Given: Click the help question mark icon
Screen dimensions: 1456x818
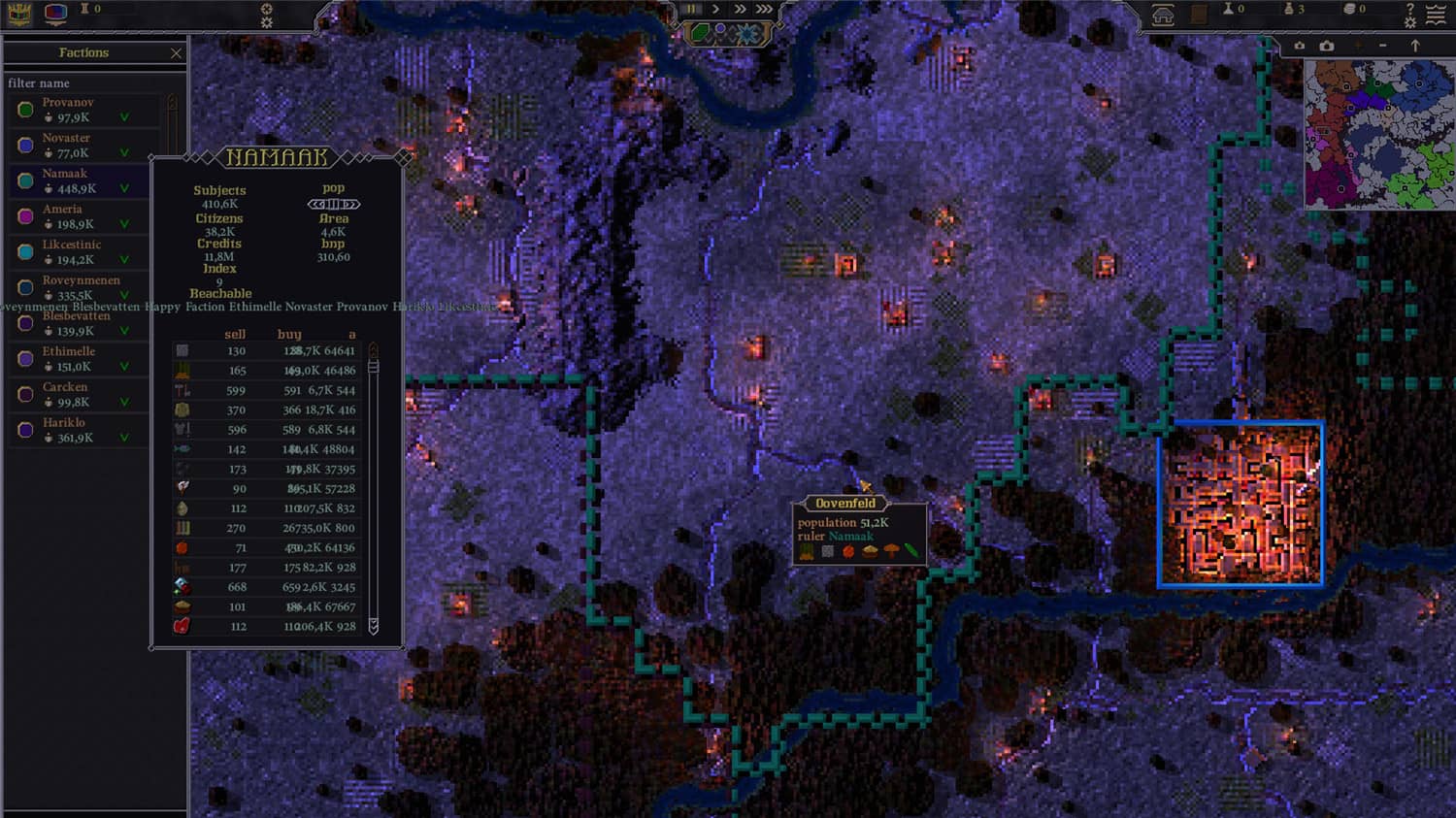Looking at the screenshot, I should 1410,9.
